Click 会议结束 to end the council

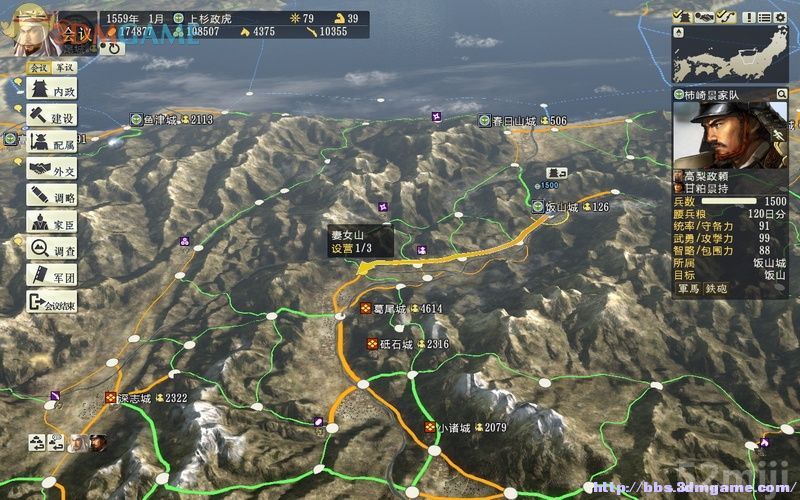[52, 303]
